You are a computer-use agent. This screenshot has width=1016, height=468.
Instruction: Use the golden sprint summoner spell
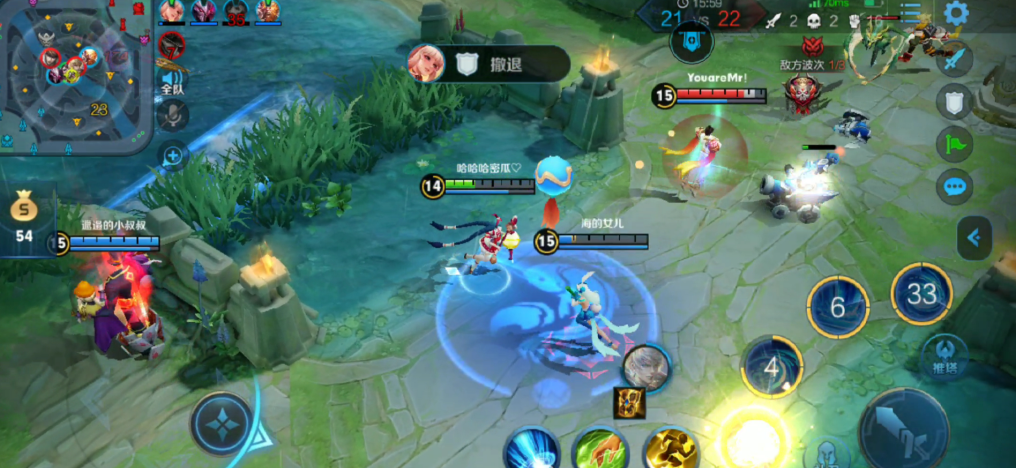[x=670, y=449]
